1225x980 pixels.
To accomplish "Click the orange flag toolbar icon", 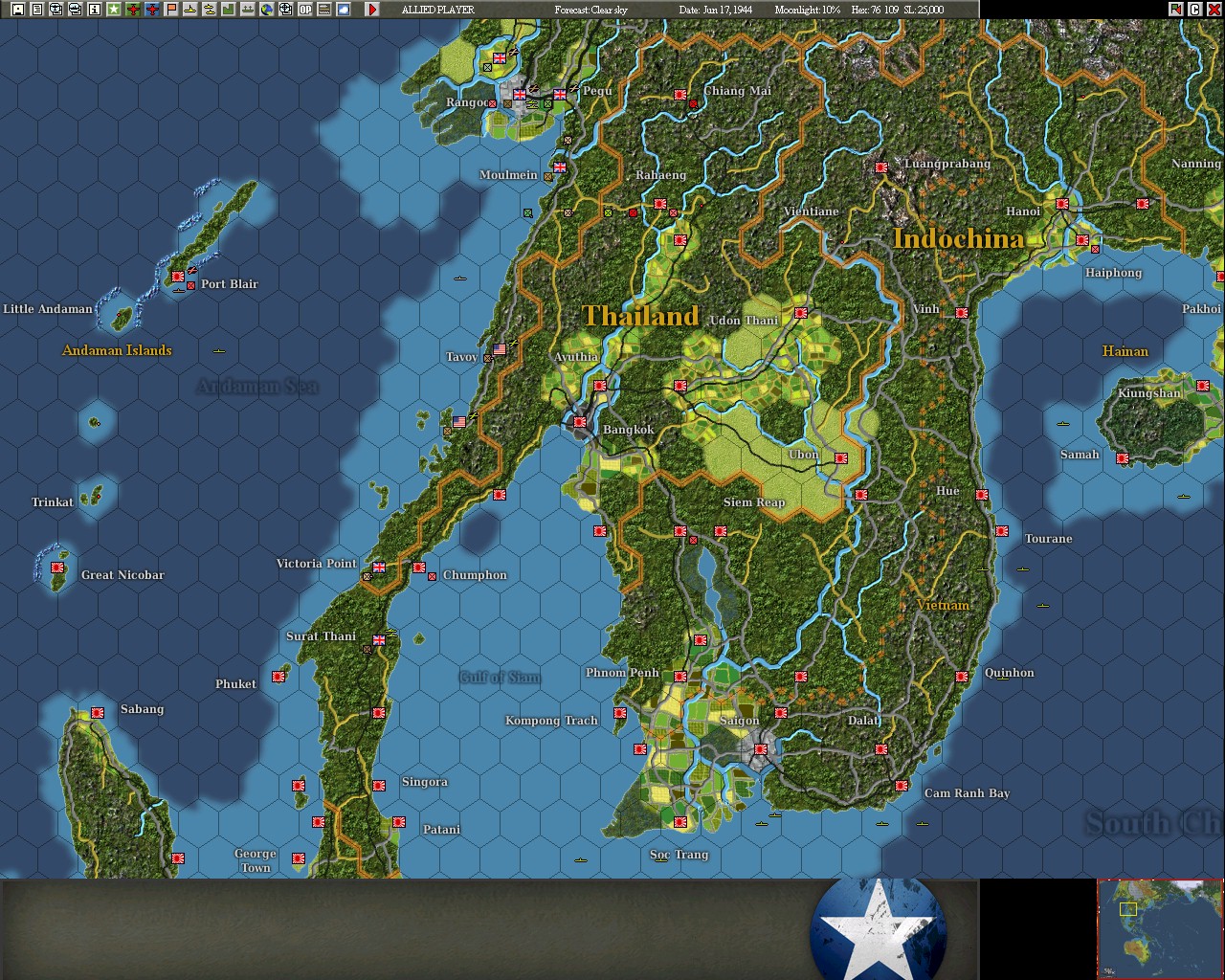I will point(170,9).
